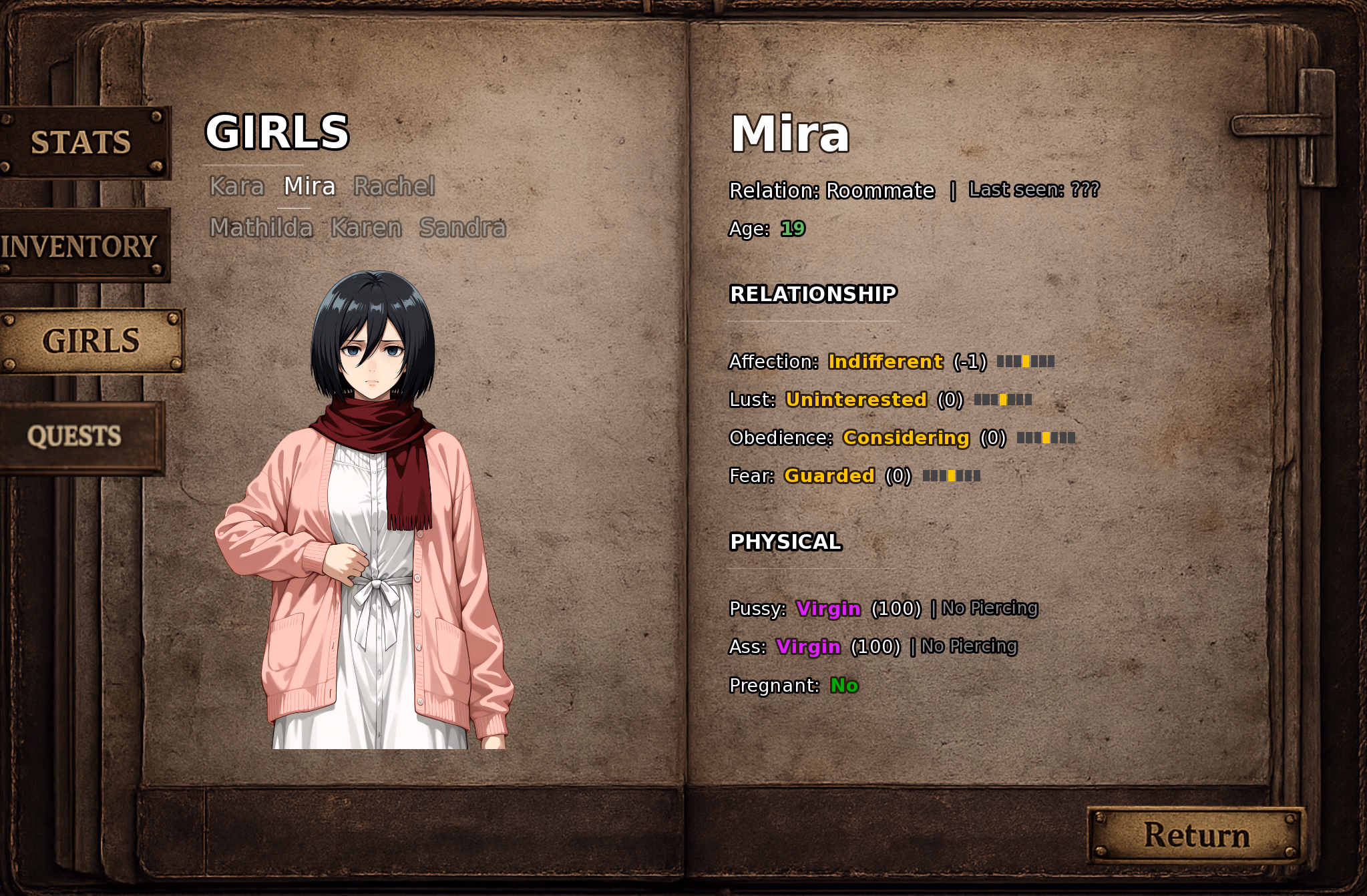Show Sandra's character details
Viewport: 1367px width, 896px height.
[x=462, y=228]
